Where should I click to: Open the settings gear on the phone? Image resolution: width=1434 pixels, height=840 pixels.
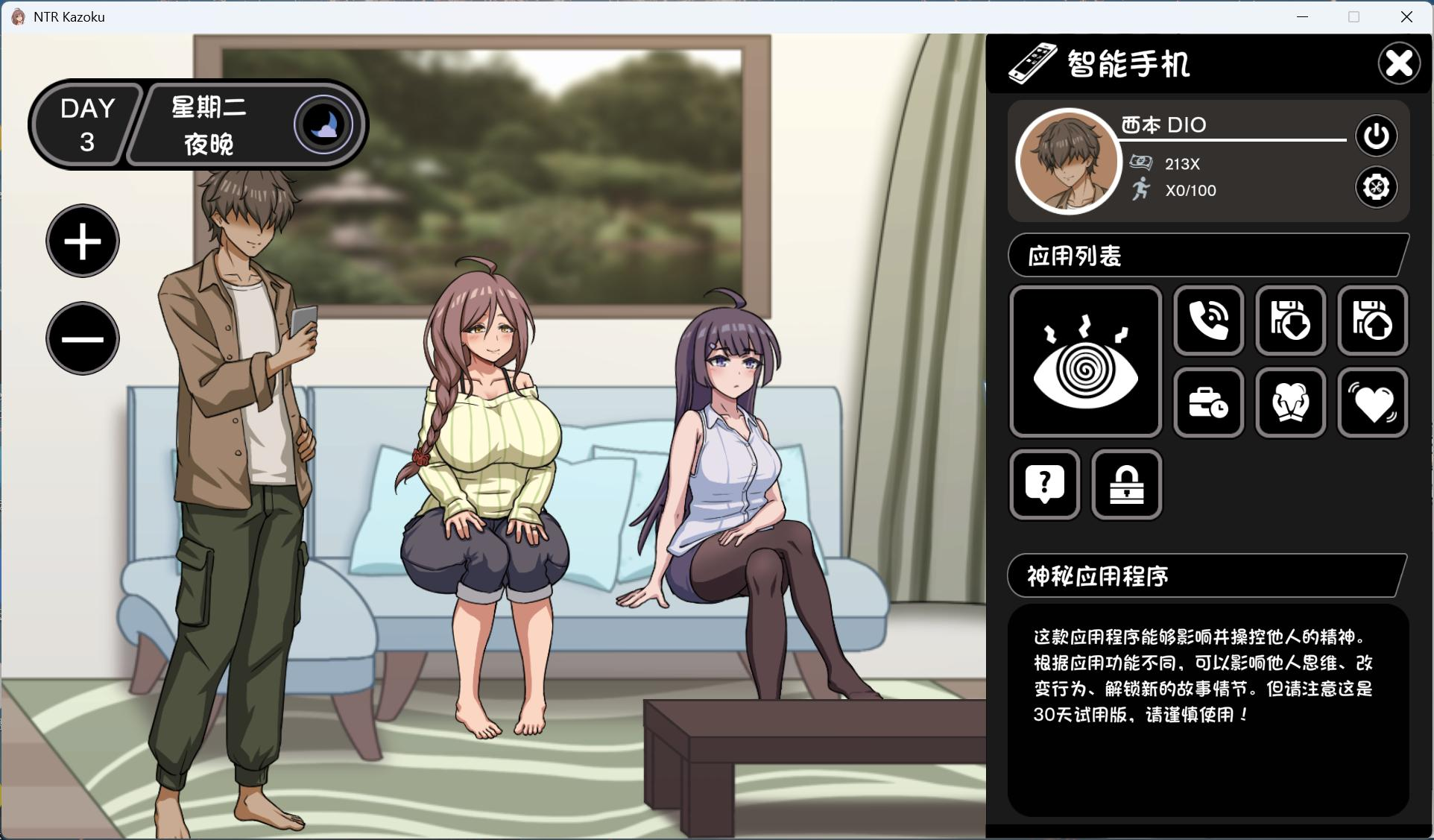(x=1375, y=188)
